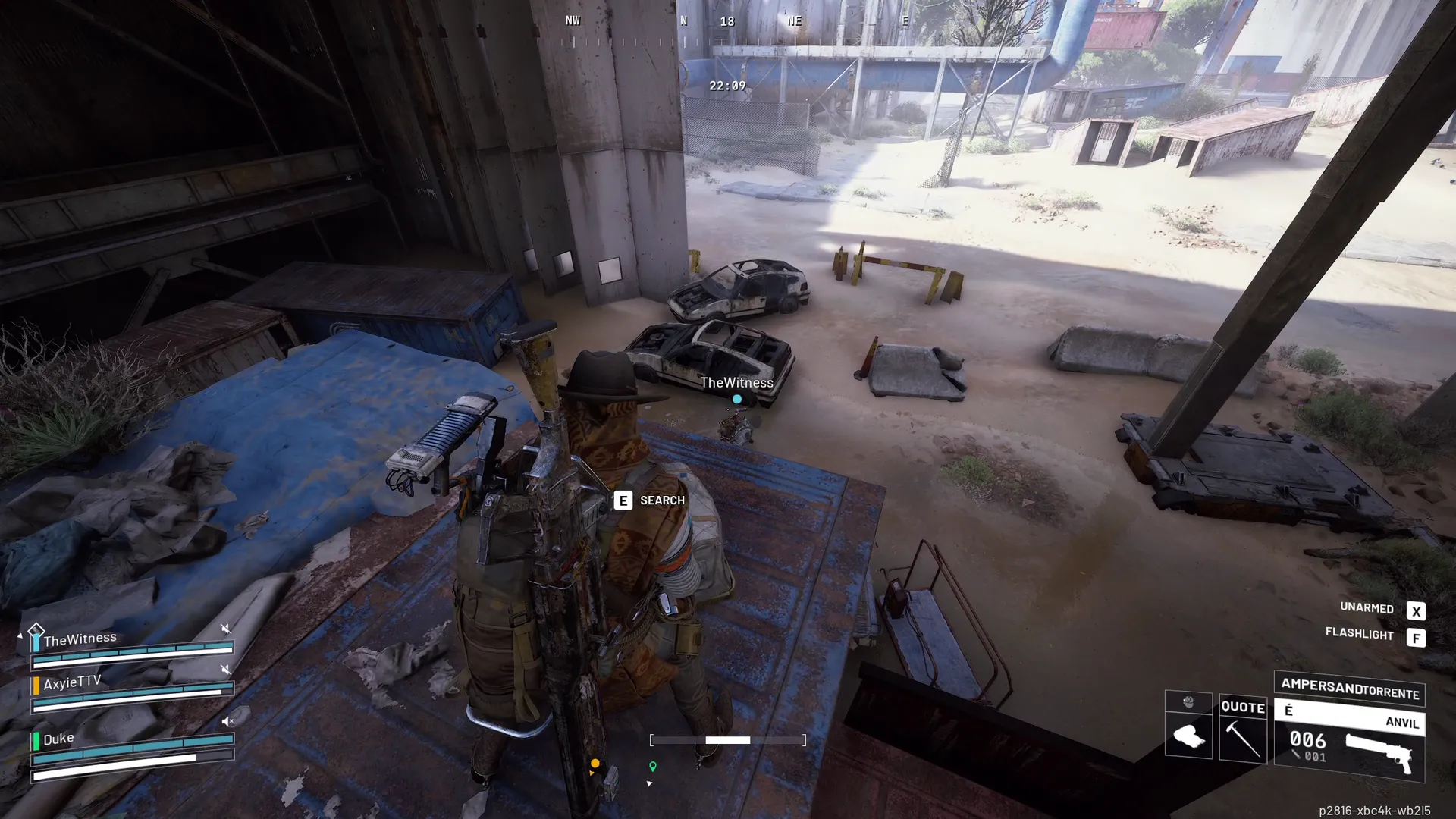Toggle Duke's muted speaker icon
Screen dimensions: 1456x819
point(227,721)
